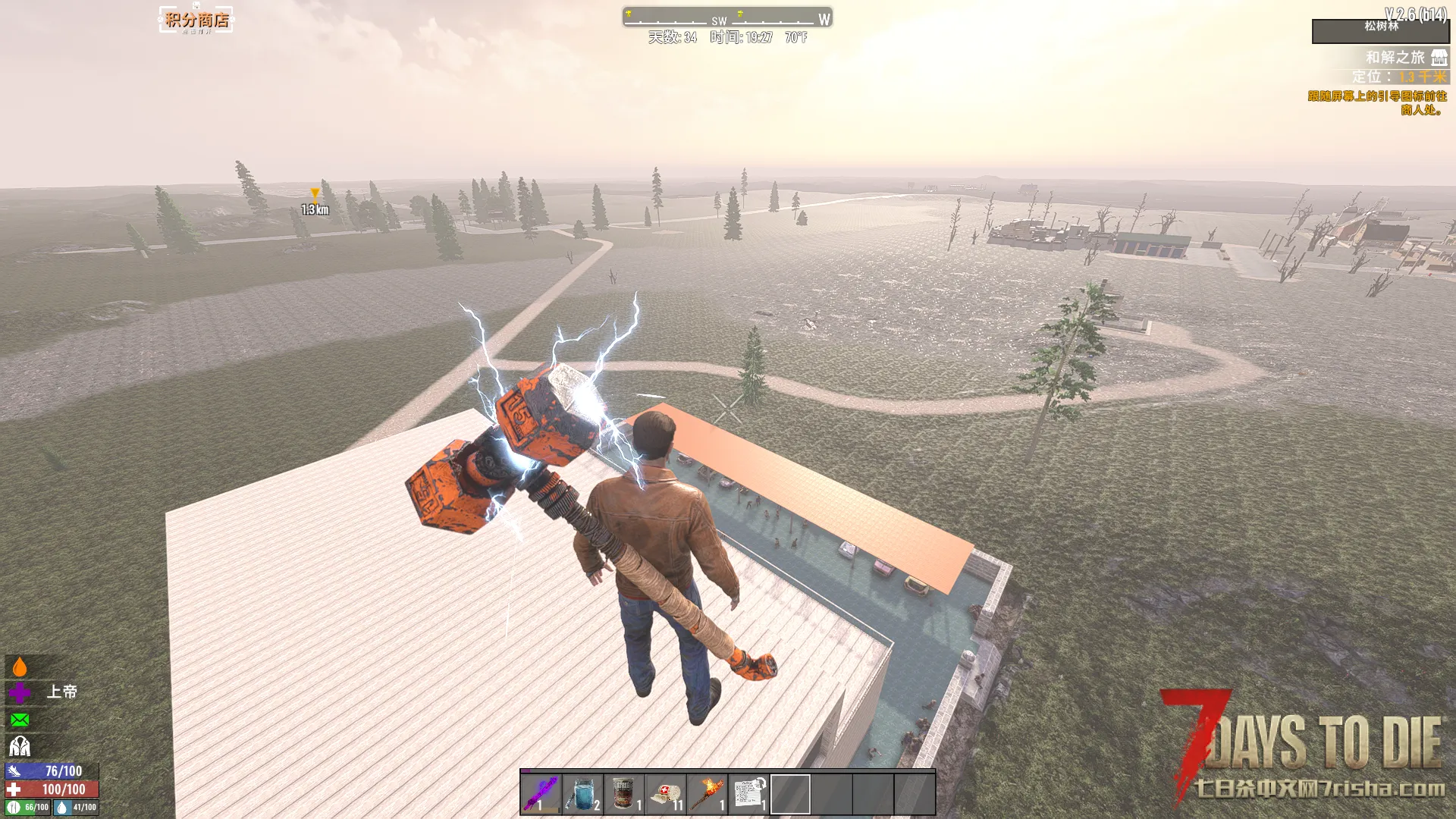Open the 积分商店 points shop
The height and width of the screenshot is (819, 1456).
196,20
